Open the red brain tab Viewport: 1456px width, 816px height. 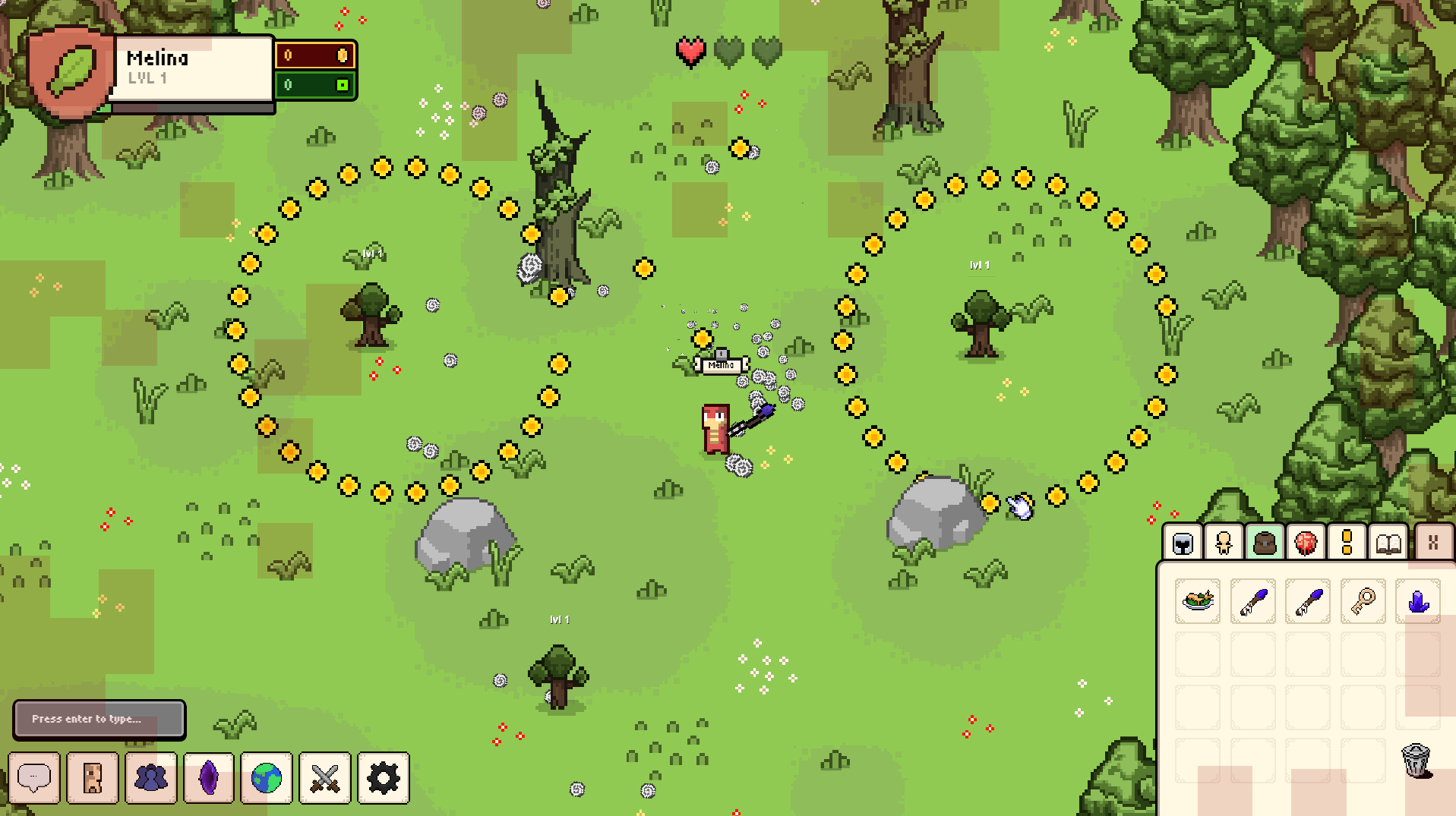click(1306, 543)
